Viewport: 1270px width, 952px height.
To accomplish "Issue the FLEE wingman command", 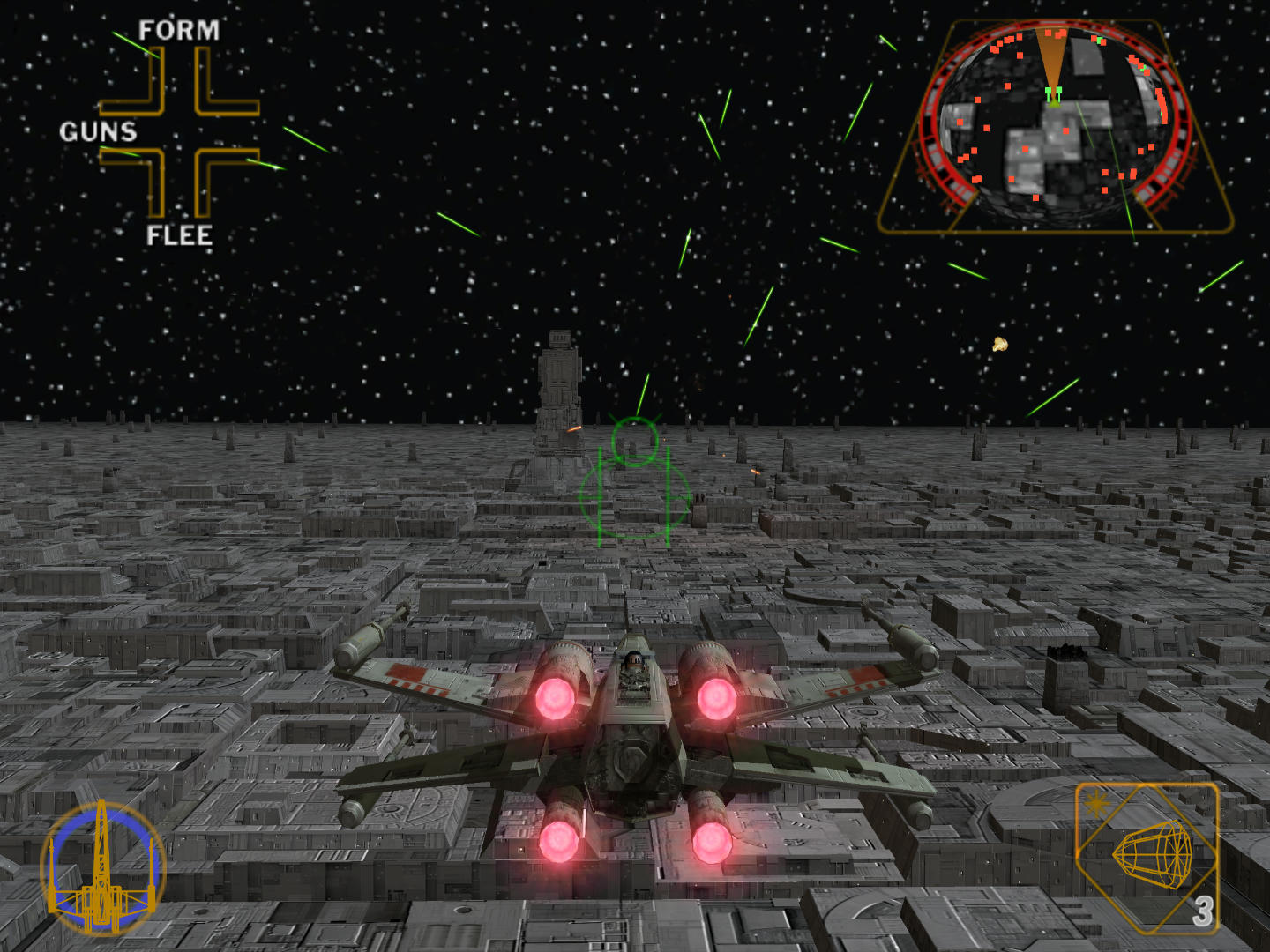I will pyautogui.click(x=179, y=235).
